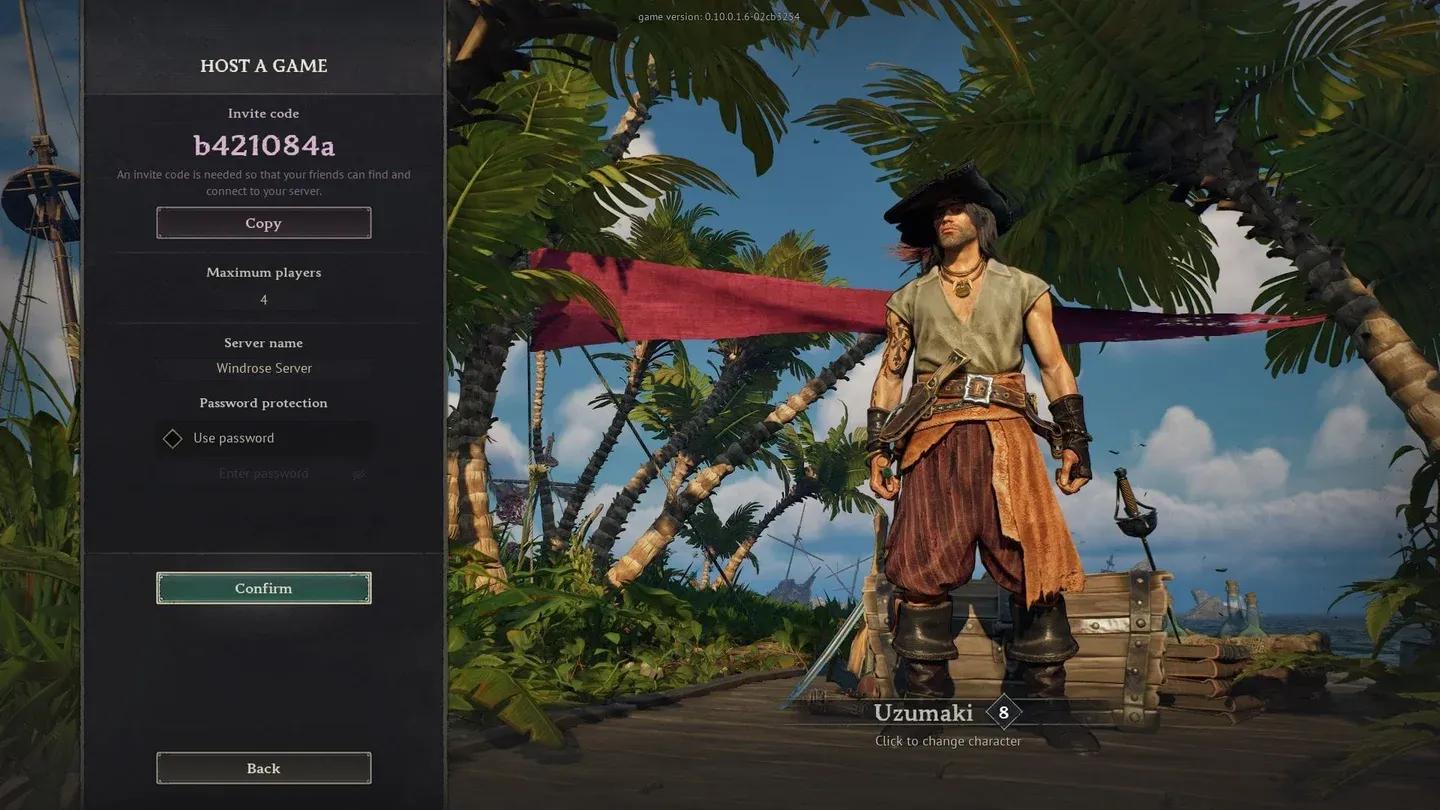Select the invite code b421084a
The width and height of the screenshot is (1440, 810).
click(x=263, y=145)
